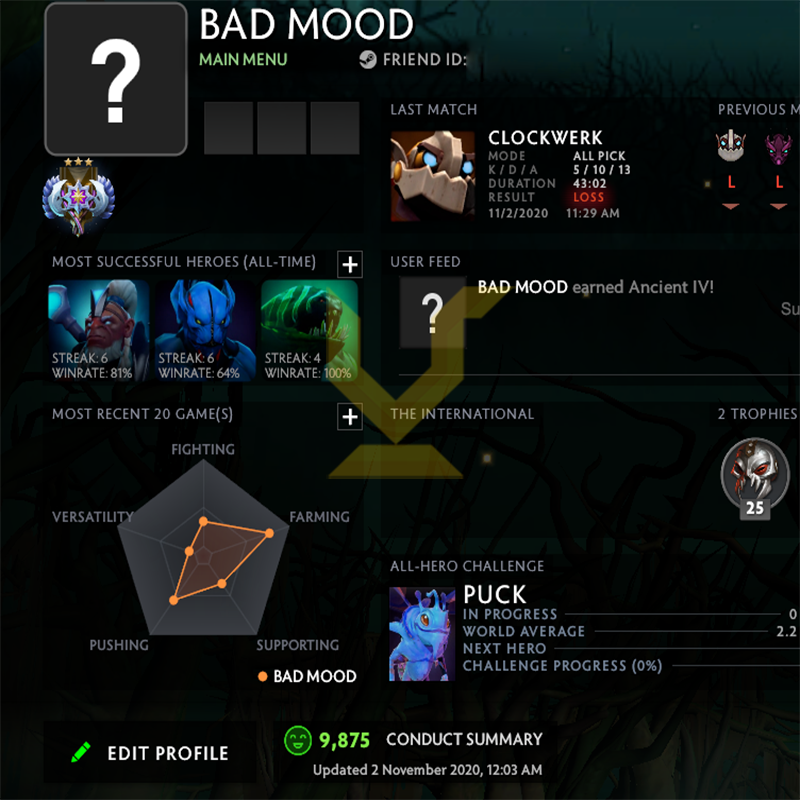Open the Conduct Summary report
800x800 pixels.
point(463,740)
